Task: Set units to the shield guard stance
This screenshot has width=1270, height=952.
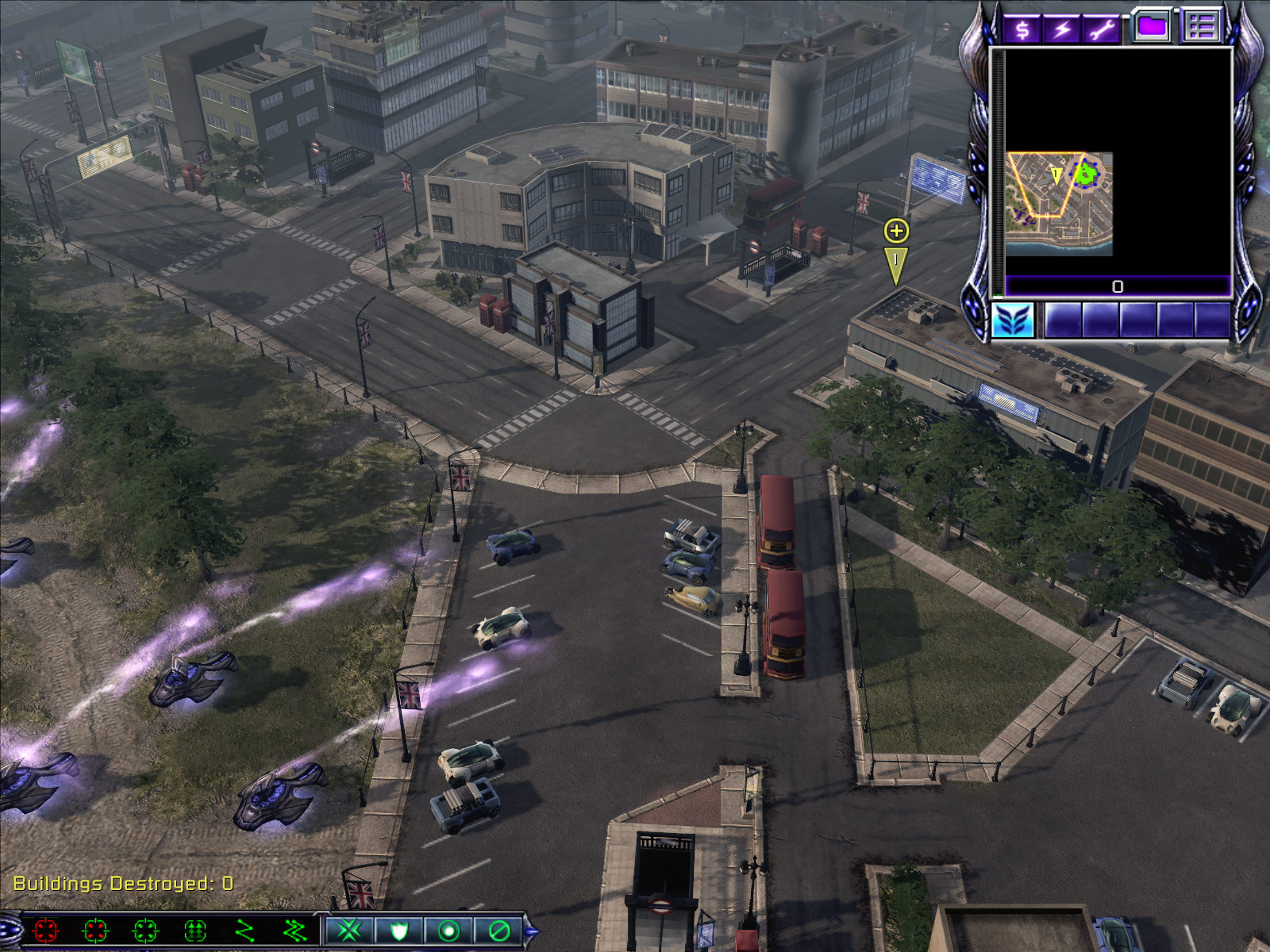Action: pos(398,930)
